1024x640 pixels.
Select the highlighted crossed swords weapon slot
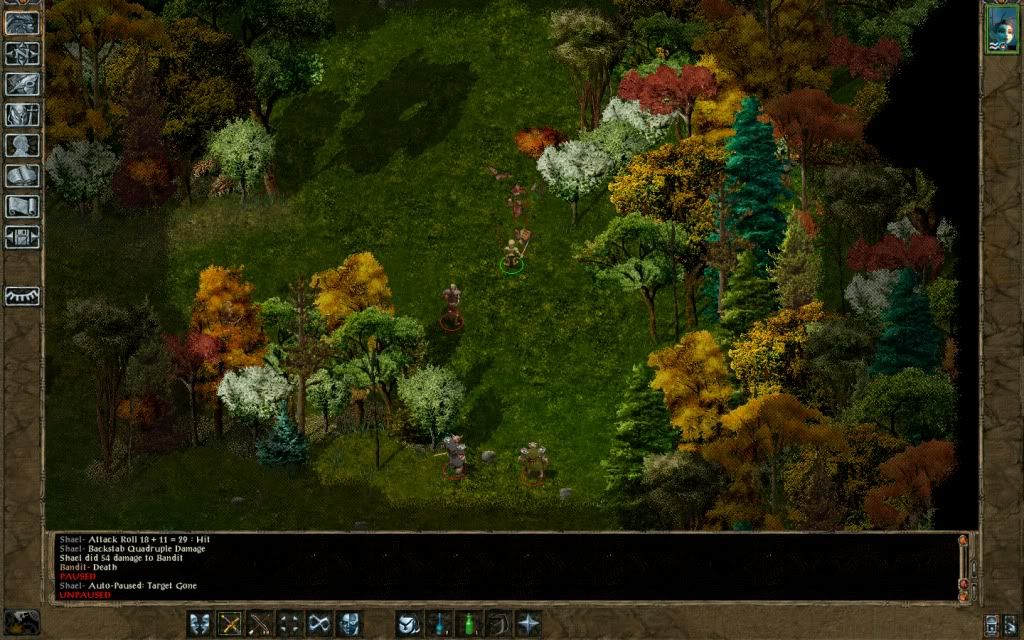point(230,623)
